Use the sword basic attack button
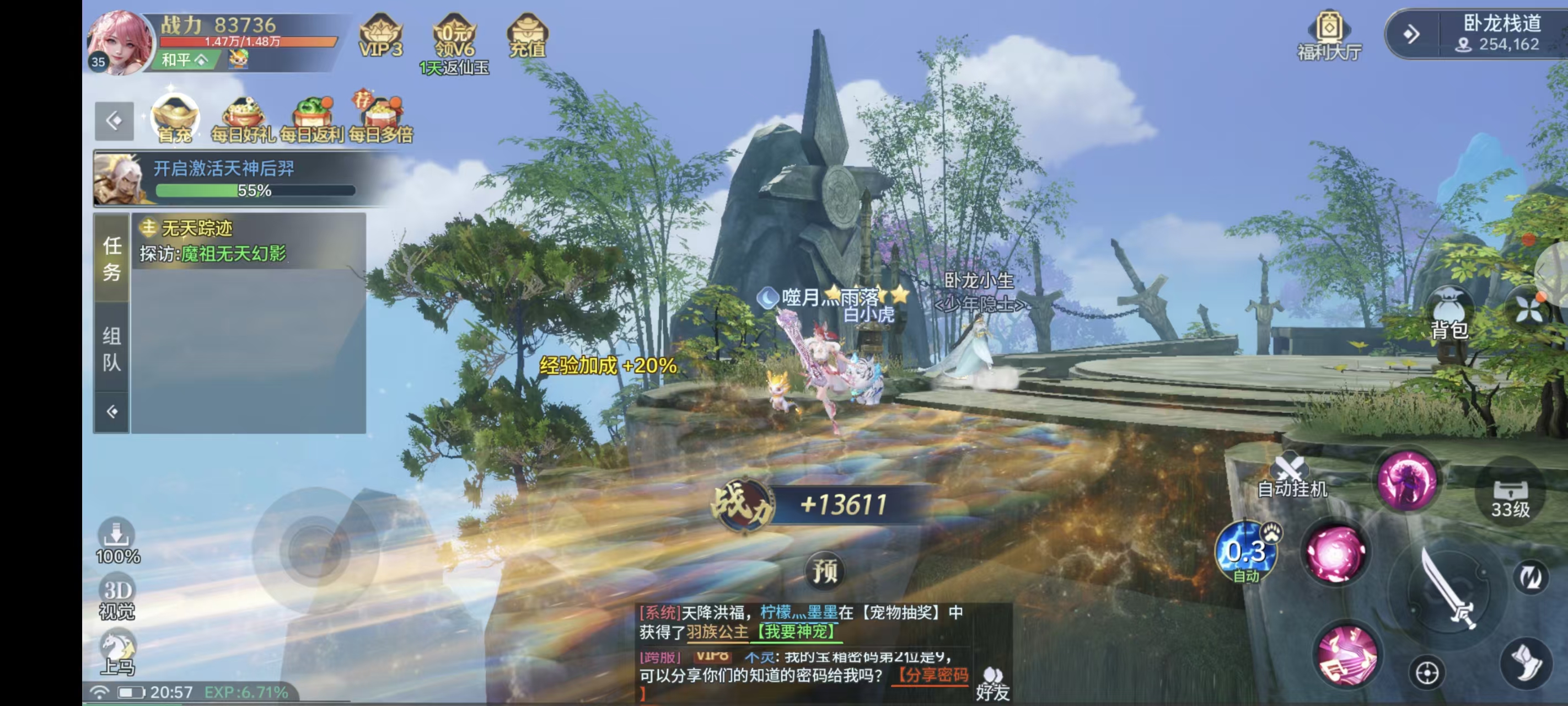The width and height of the screenshot is (1568, 706). tap(1447, 589)
